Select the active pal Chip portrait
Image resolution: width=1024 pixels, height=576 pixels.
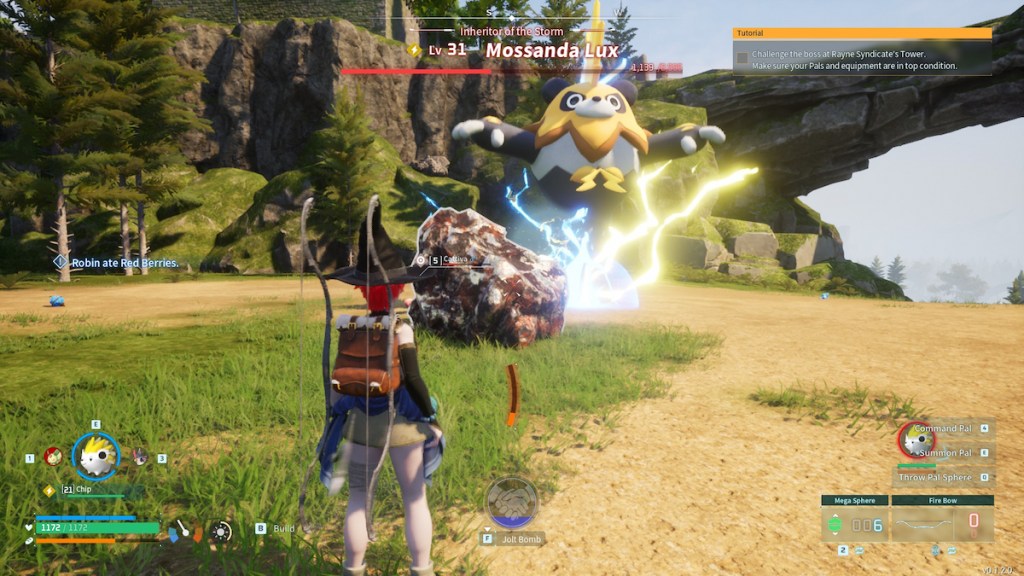coord(96,457)
